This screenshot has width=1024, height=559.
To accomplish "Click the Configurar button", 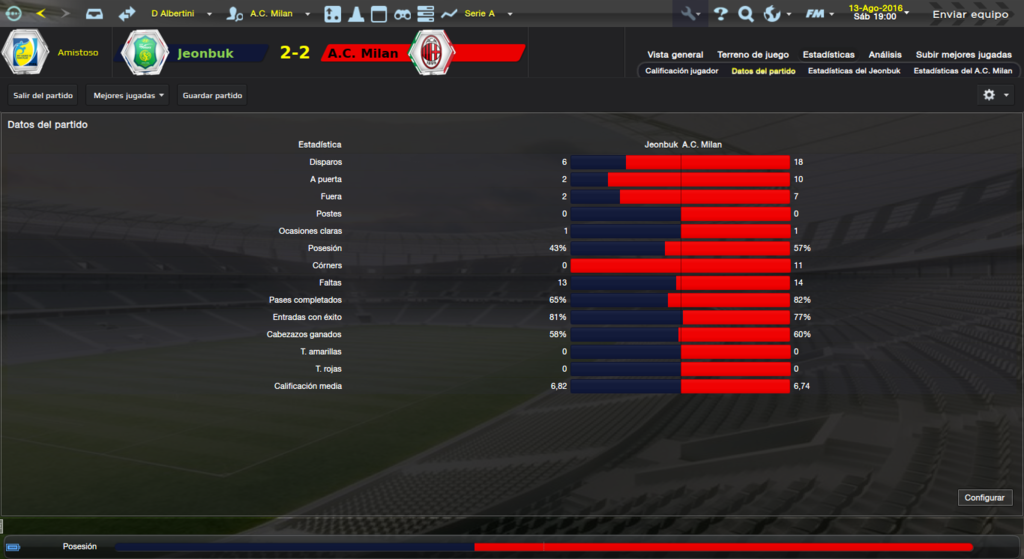I will point(986,497).
